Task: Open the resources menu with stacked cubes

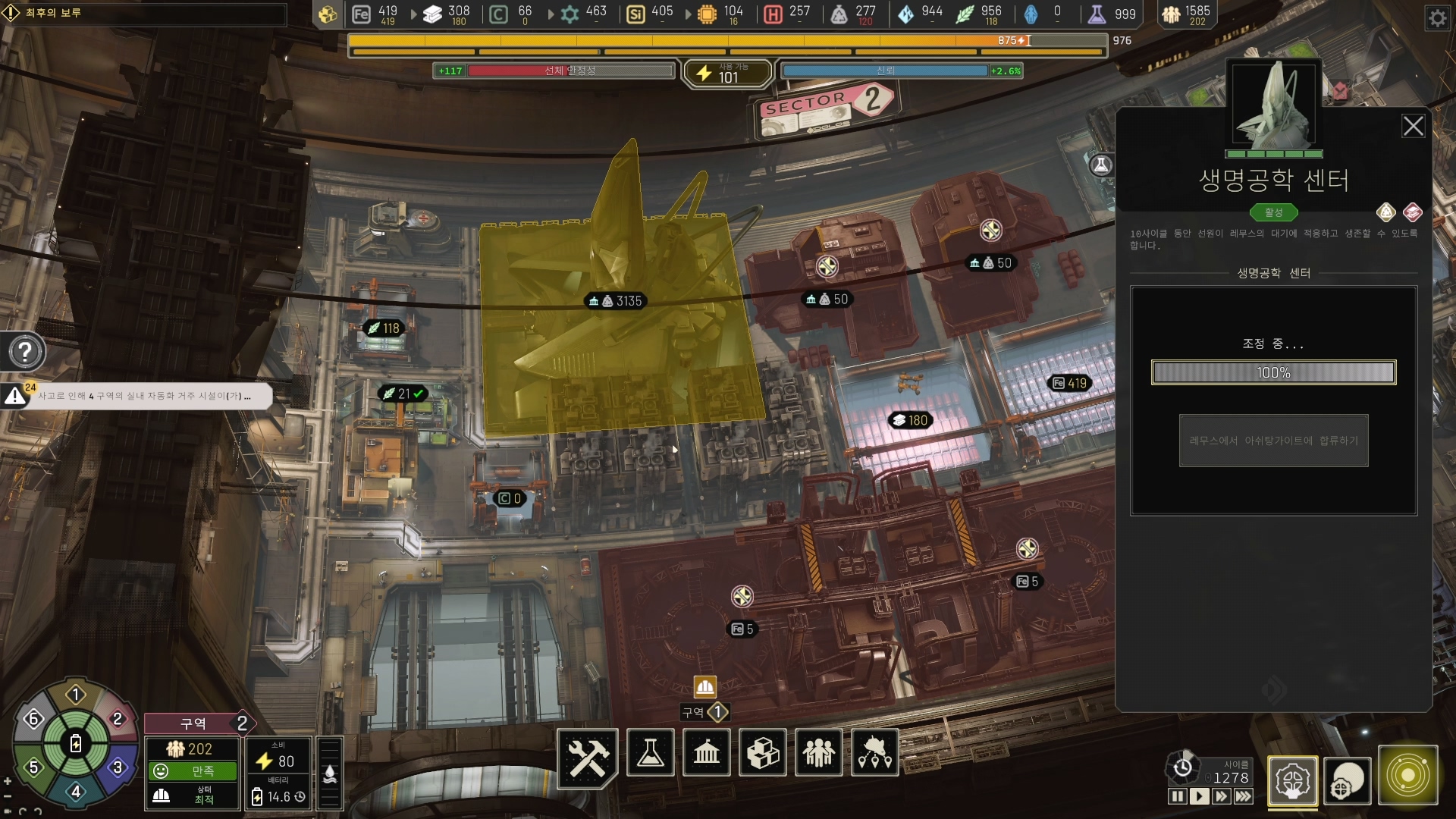Action: coord(763,753)
